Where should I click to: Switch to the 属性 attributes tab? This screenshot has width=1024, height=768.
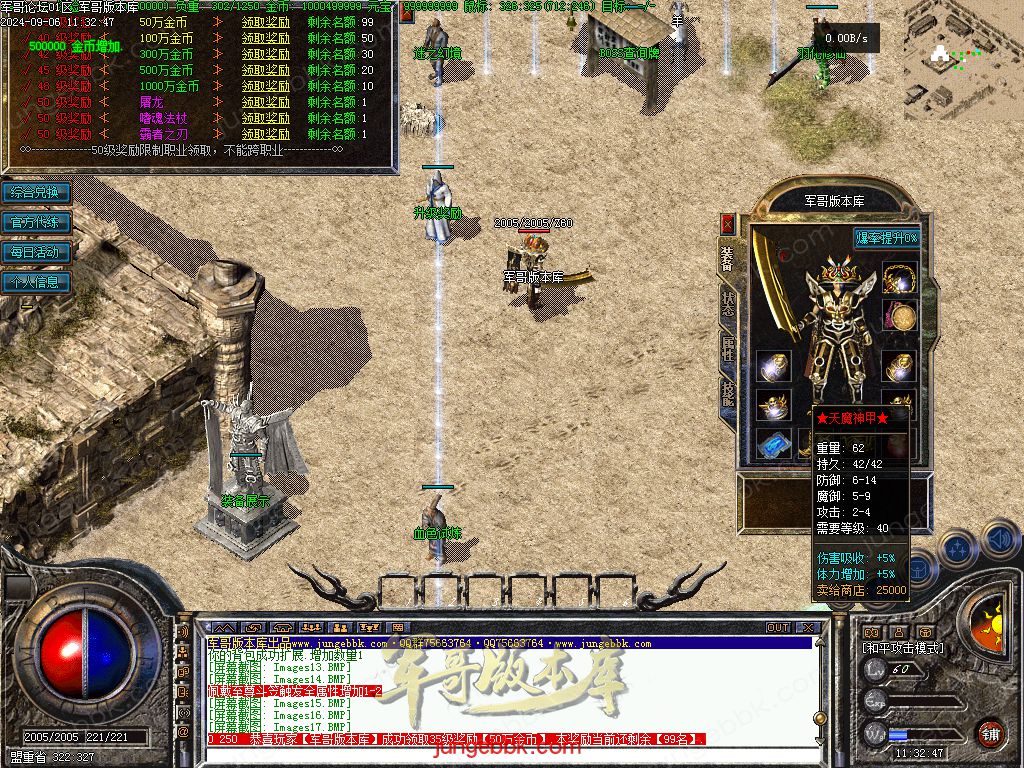tap(727, 350)
